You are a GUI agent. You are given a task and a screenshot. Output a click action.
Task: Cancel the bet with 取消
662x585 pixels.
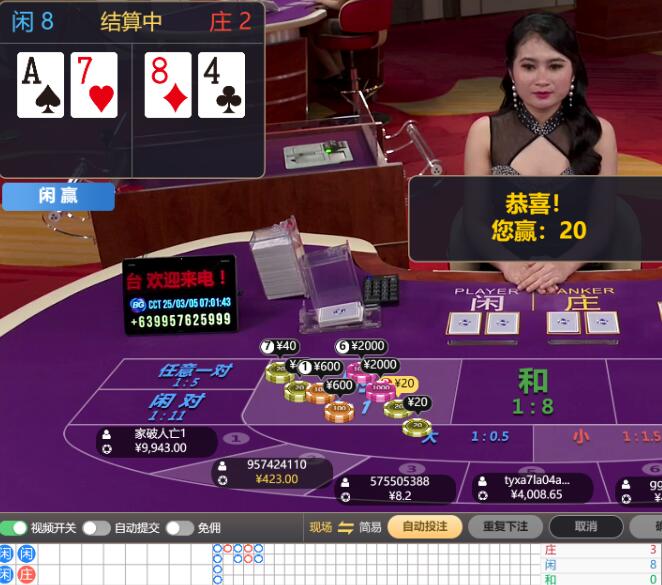pyautogui.click(x=585, y=527)
